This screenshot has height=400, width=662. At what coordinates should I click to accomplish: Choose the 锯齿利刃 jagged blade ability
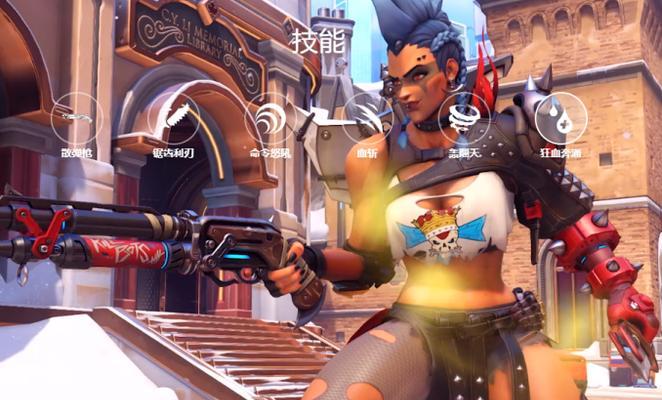click(x=173, y=118)
